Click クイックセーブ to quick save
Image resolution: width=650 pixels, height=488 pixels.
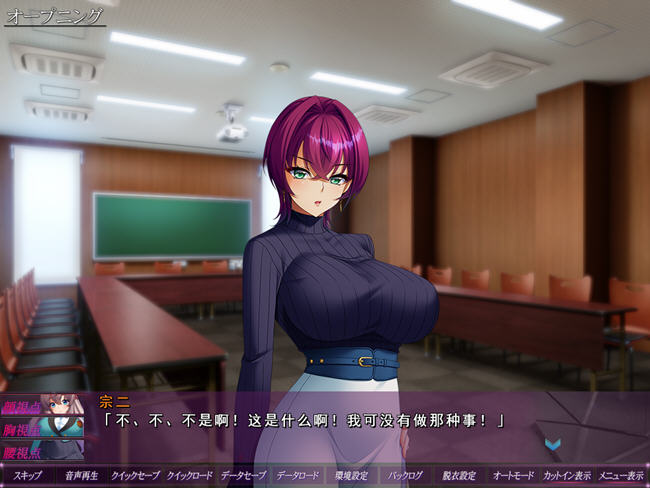tap(135, 475)
